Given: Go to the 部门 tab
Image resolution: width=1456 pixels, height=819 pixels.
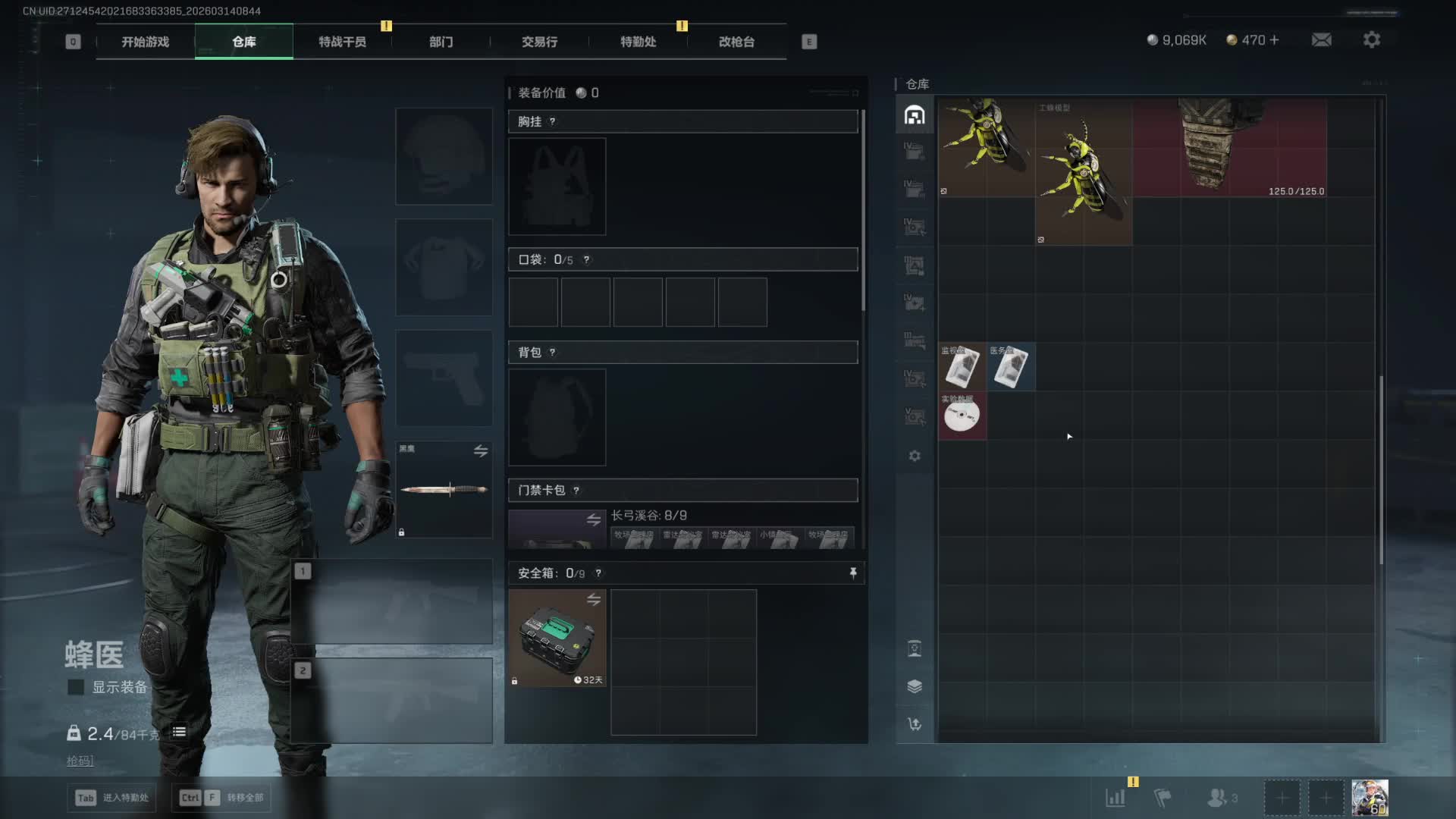Looking at the screenshot, I should [441, 42].
